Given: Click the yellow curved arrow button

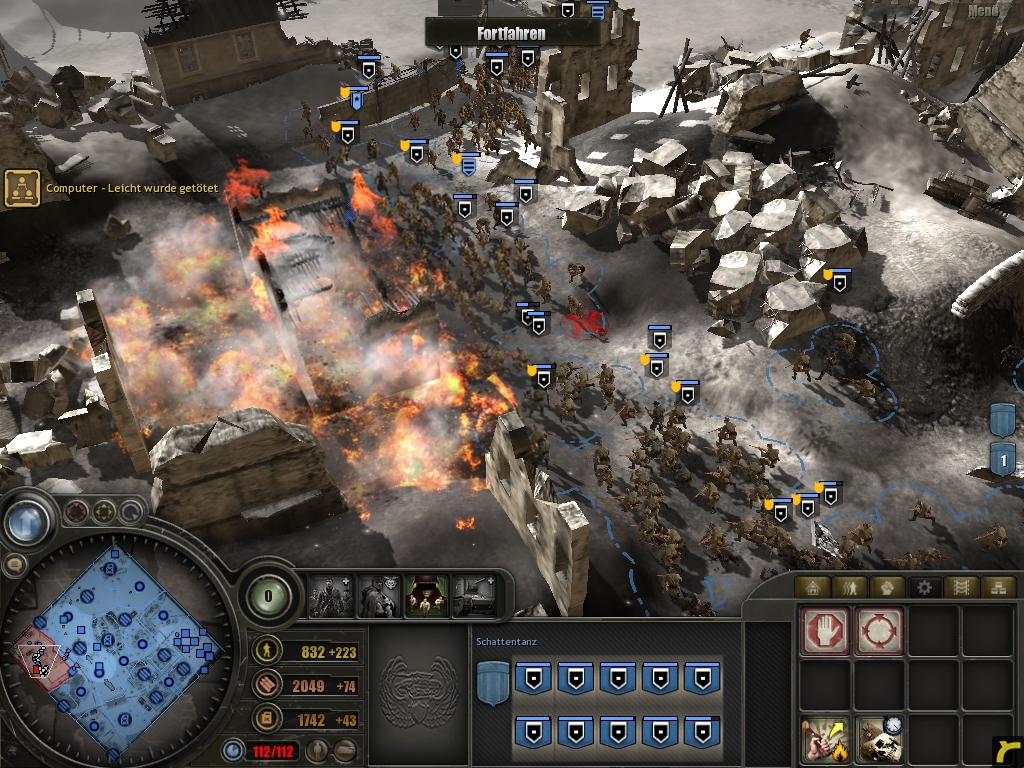Looking at the screenshot, I should (1008, 750).
